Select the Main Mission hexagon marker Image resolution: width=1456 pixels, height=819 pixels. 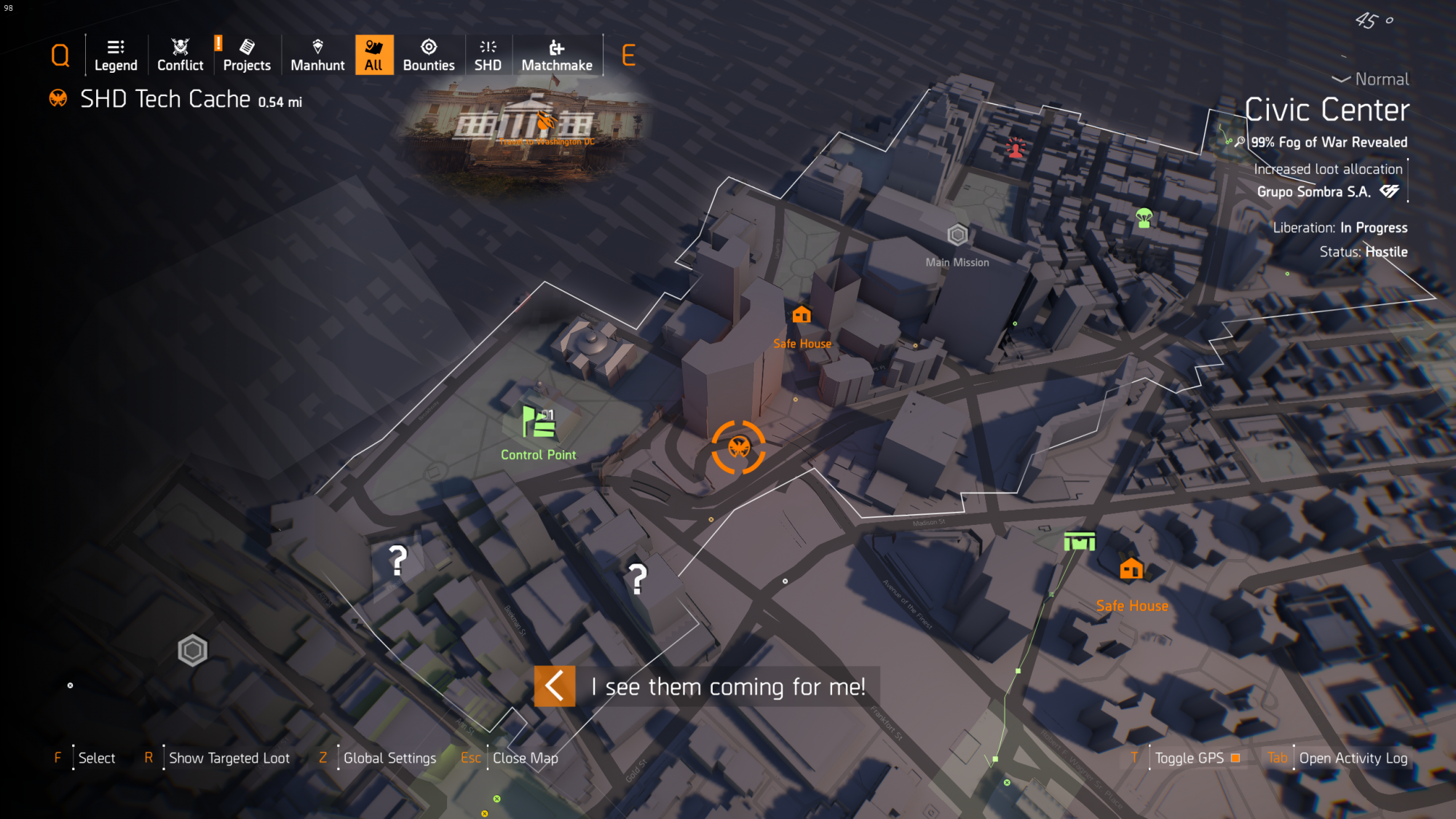point(957,234)
